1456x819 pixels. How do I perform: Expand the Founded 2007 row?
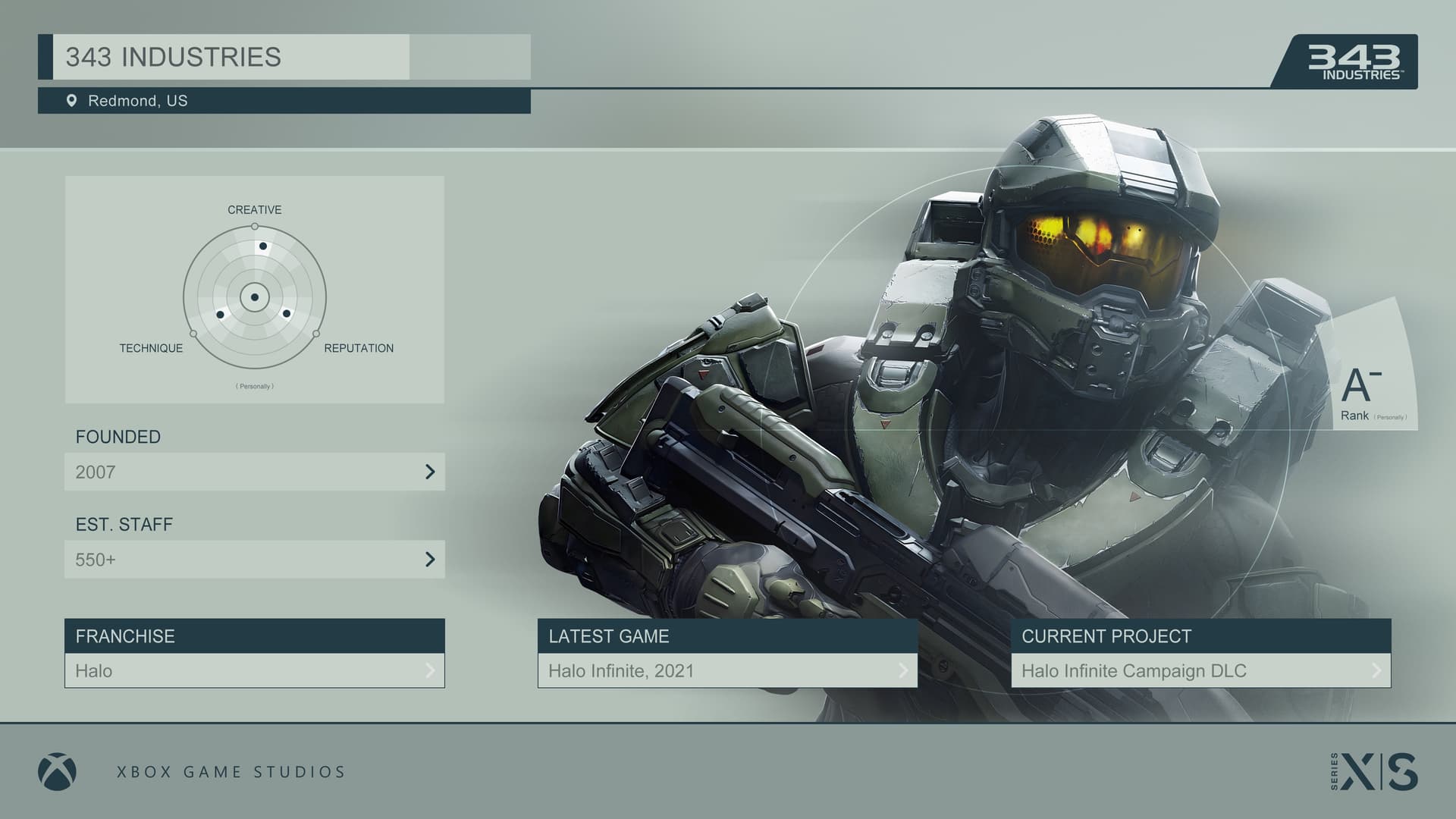coord(255,472)
